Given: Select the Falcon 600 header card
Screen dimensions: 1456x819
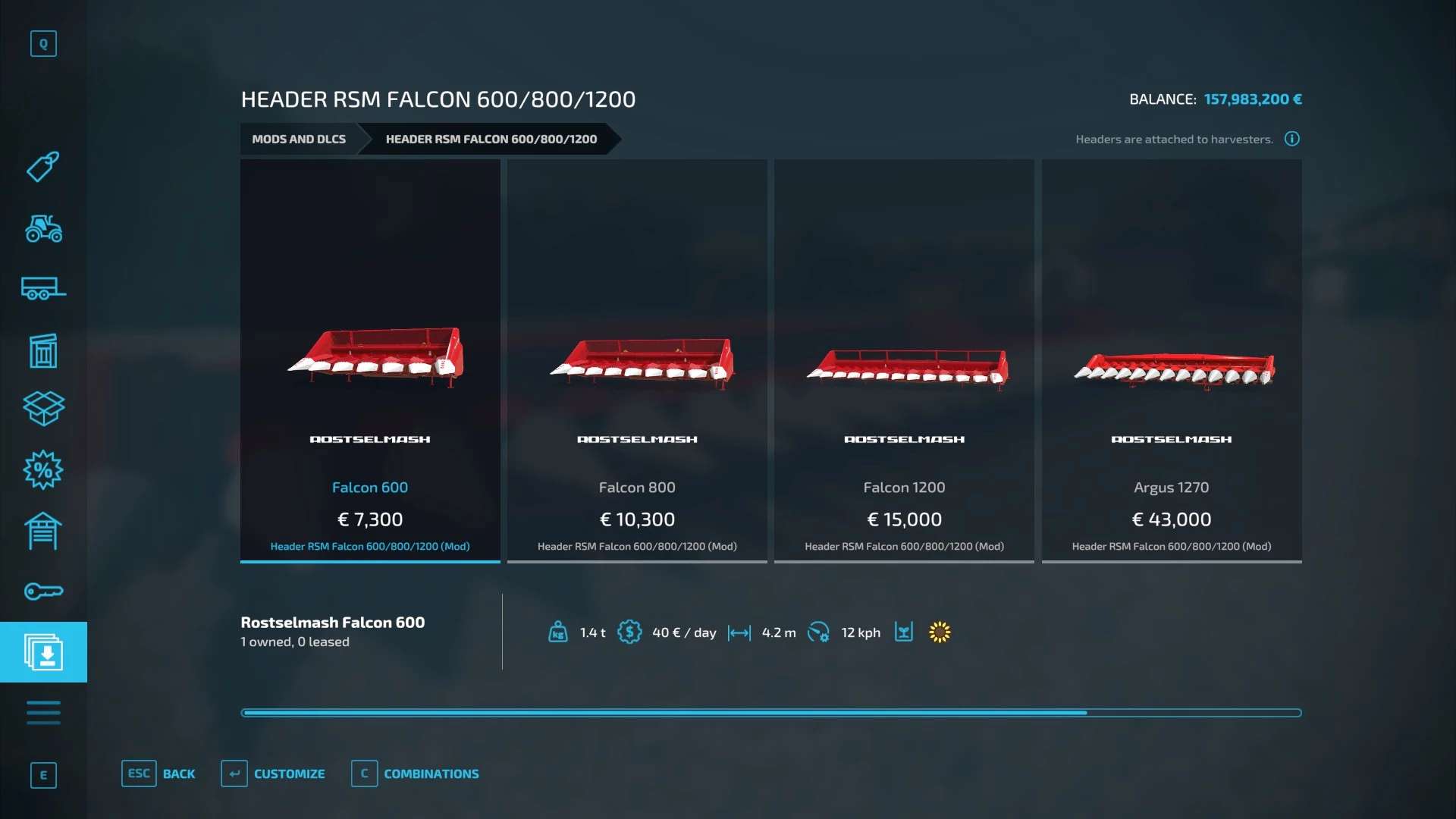Looking at the screenshot, I should pyautogui.click(x=370, y=361).
